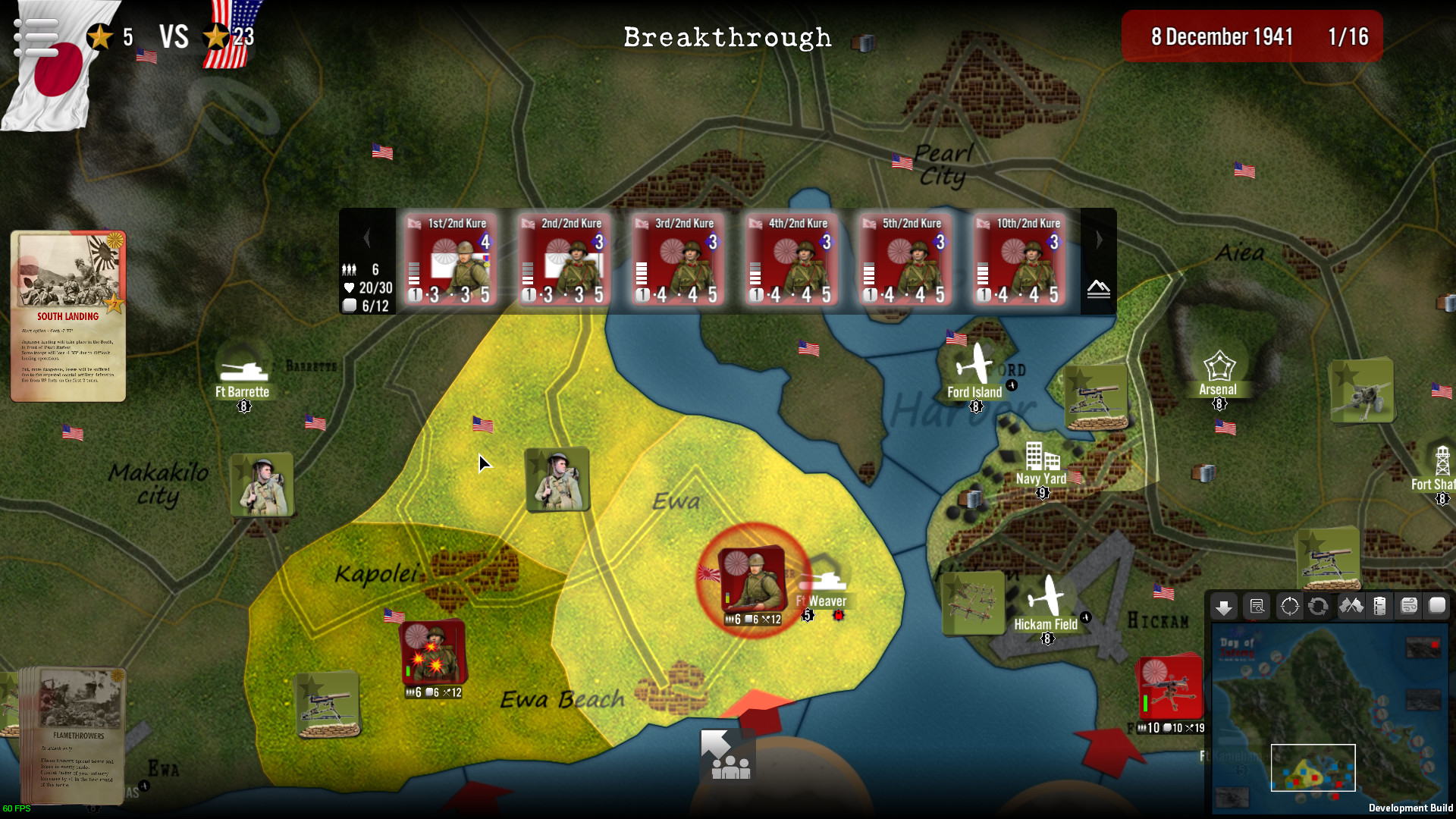This screenshot has height=819, width=1456.
Task: Open the crossed flags objectives icon
Action: pyautogui.click(x=1353, y=607)
